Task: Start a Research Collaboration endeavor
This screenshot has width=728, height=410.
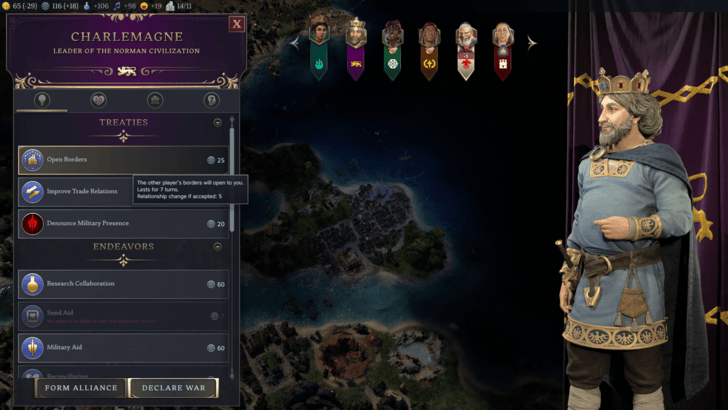Action: pos(122,284)
